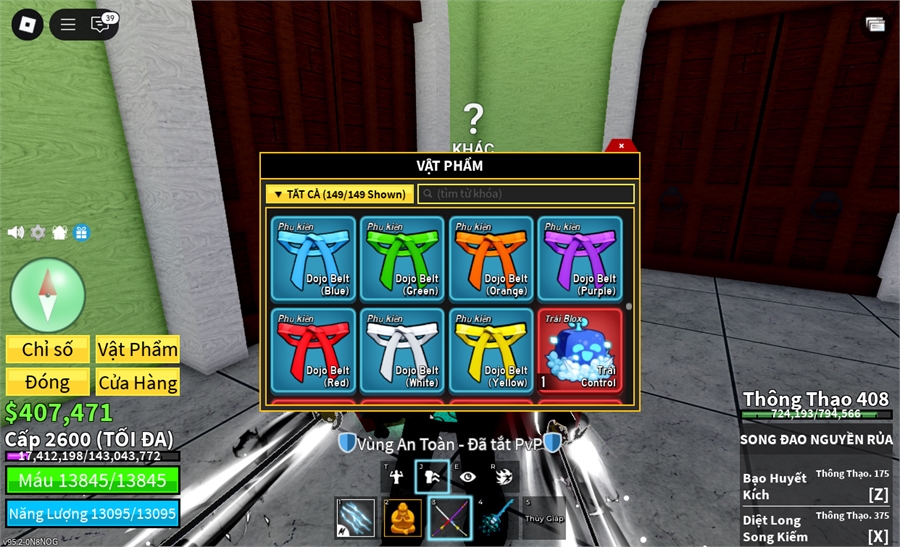Image resolution: width=900 pixels, height=547 pixels.
Task: Open the Roblox chat with 39 messages
Action: click(x=101, y=25)
